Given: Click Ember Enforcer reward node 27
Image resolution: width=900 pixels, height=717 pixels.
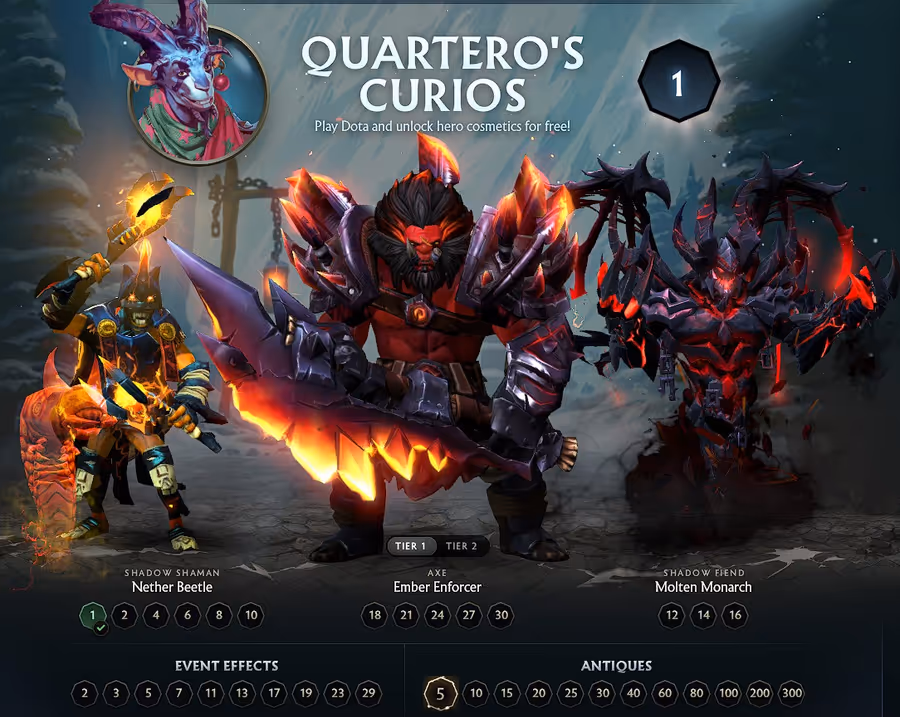Looking at the screenshot, I should click(x=469, y=615).
